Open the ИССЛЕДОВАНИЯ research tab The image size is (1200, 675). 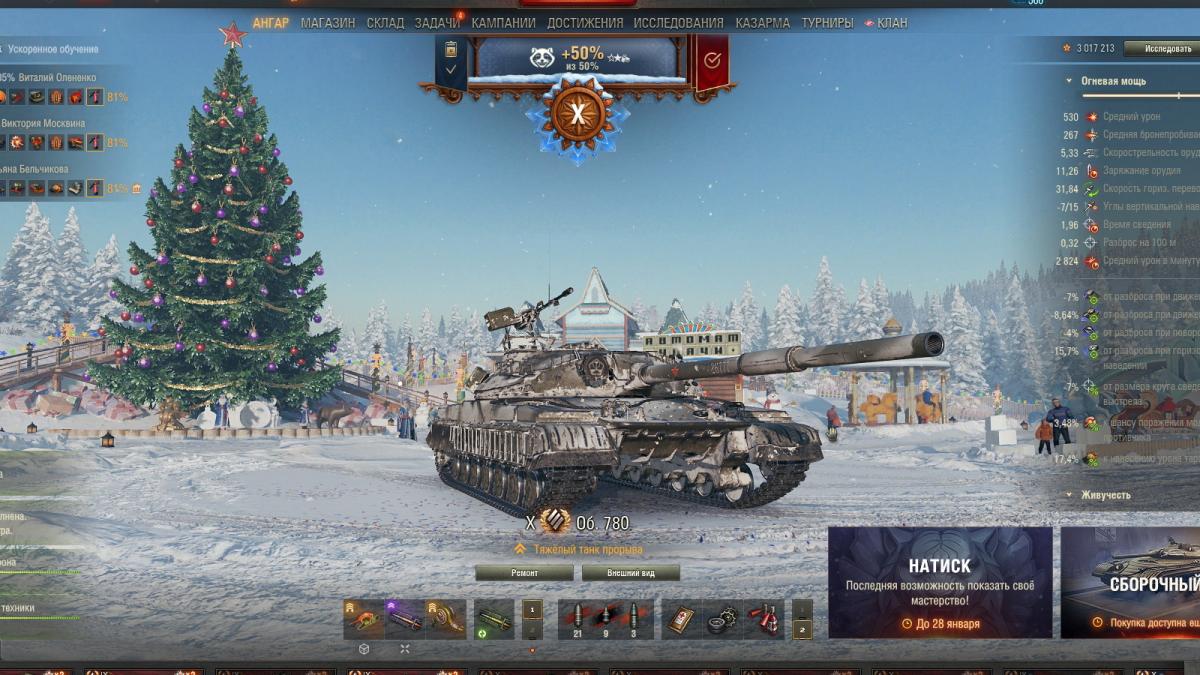[678, 23]
